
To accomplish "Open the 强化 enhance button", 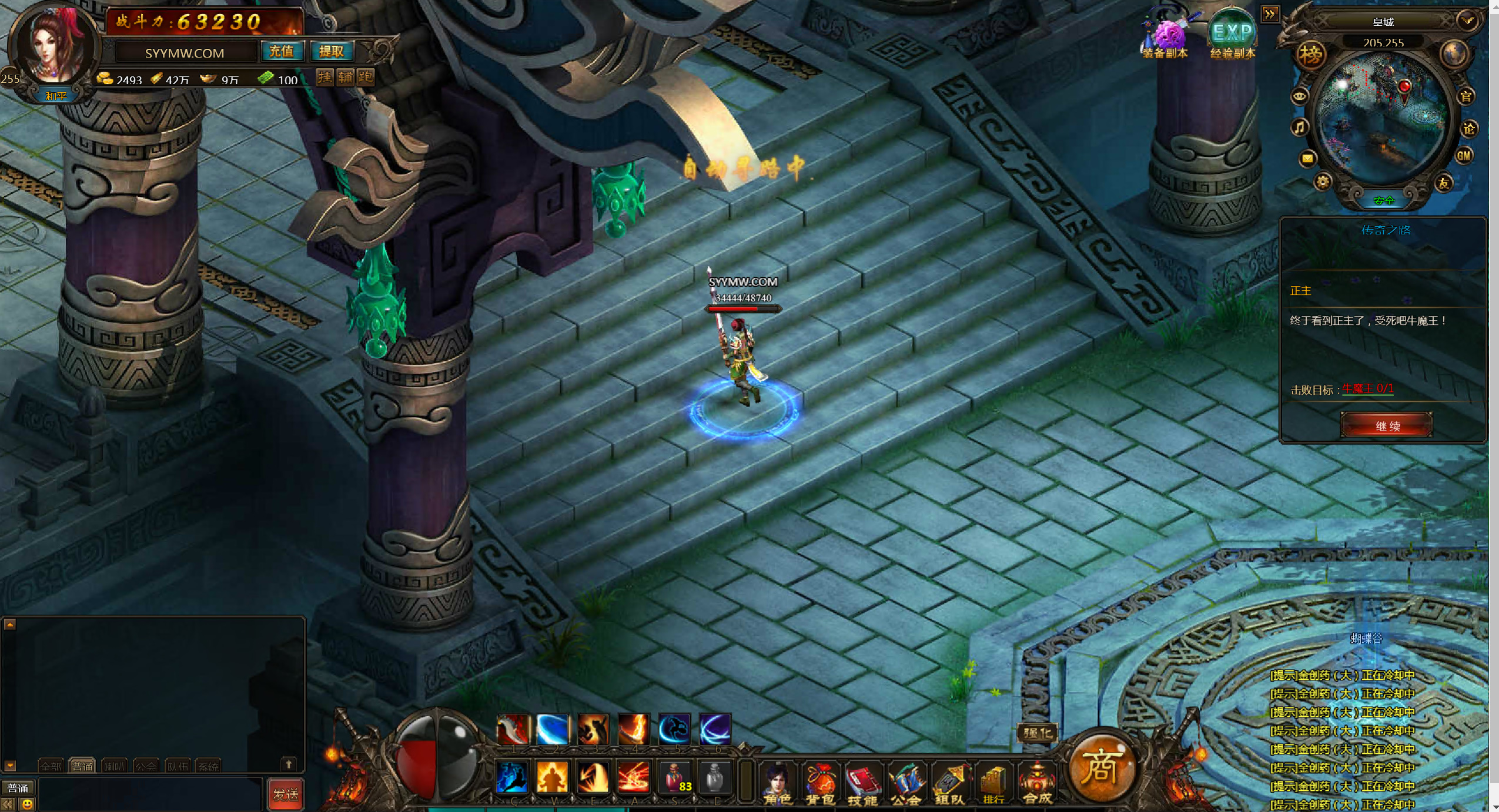I will (1037, 733).
